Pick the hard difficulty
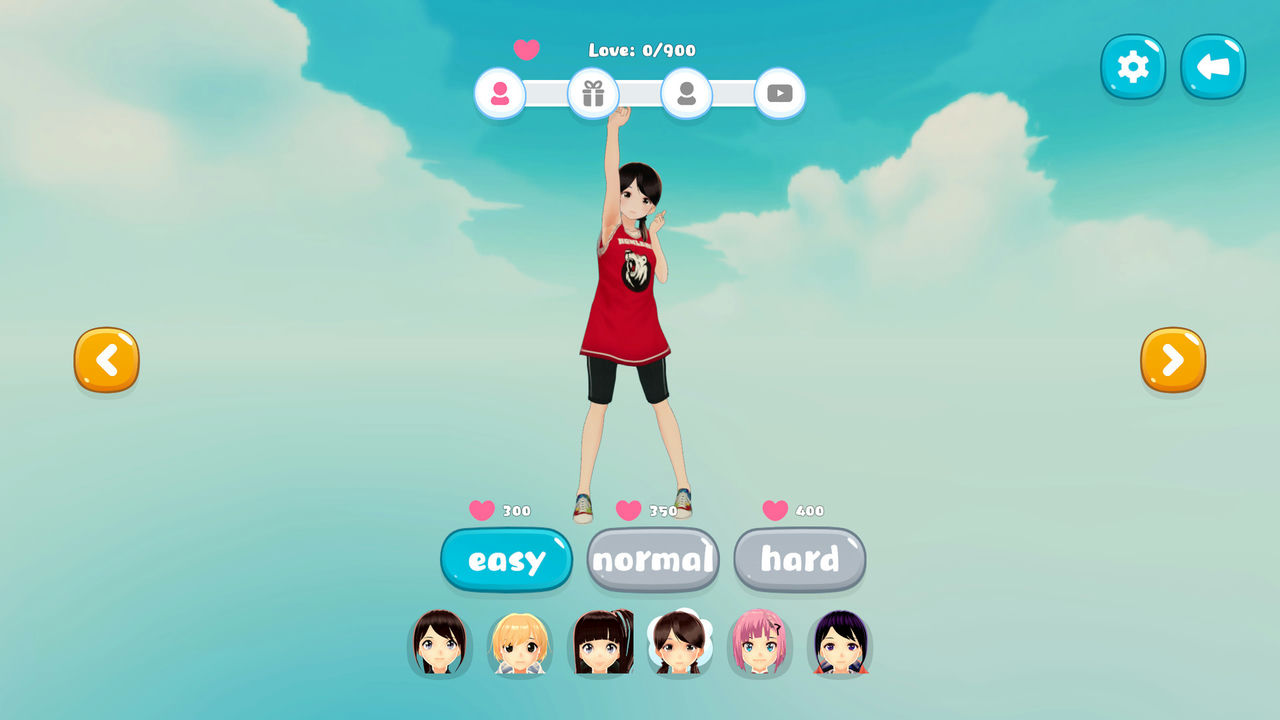This screenshot has width=1280, height=720. [x=800, y=560]
